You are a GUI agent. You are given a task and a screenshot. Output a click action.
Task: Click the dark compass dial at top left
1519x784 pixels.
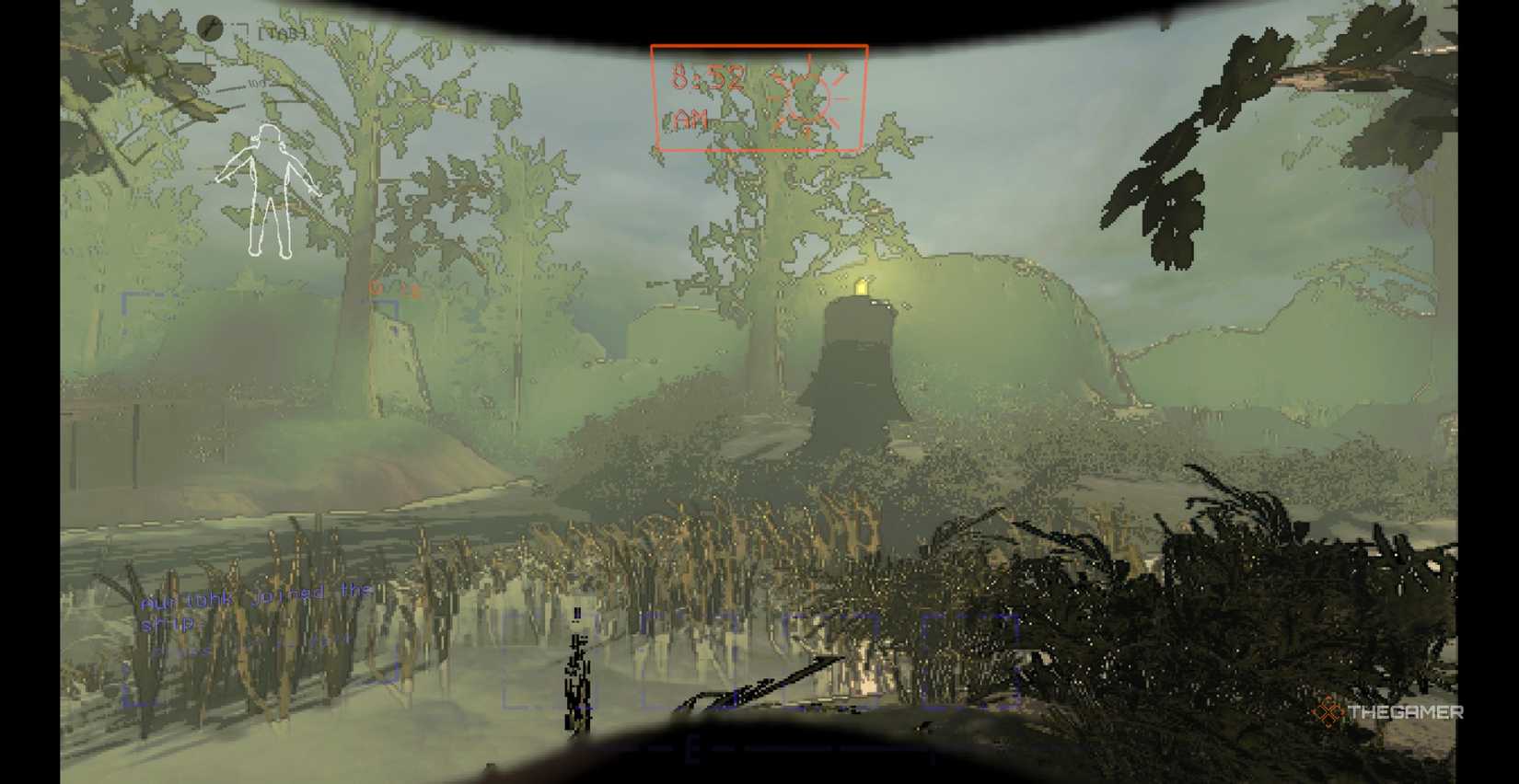point(210,28)
